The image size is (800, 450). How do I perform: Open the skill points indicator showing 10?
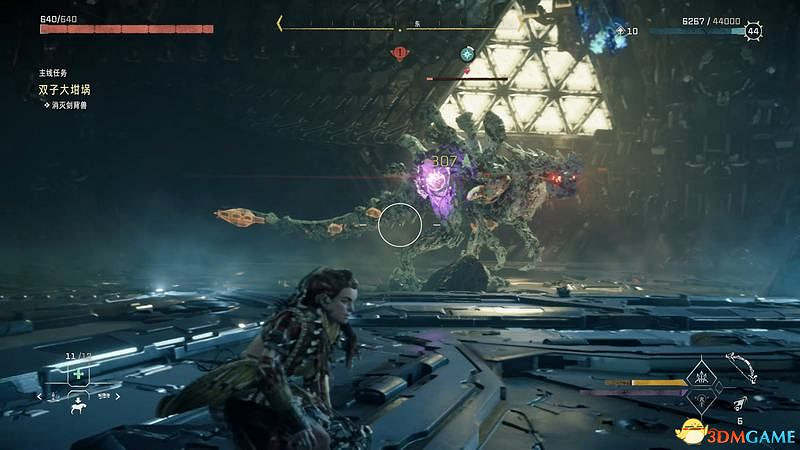point(626,31)
